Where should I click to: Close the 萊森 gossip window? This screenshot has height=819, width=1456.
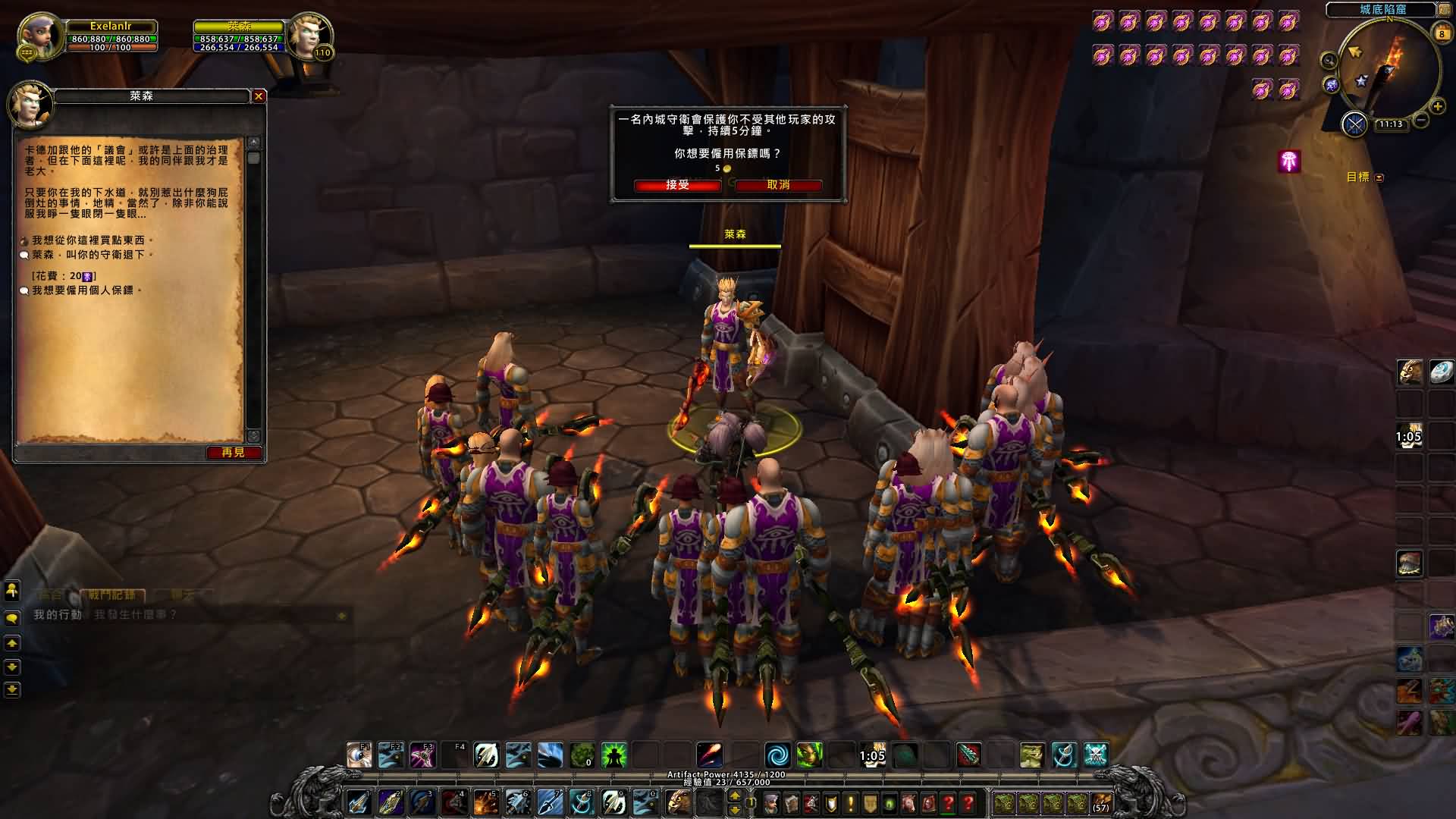pos(259,96)
